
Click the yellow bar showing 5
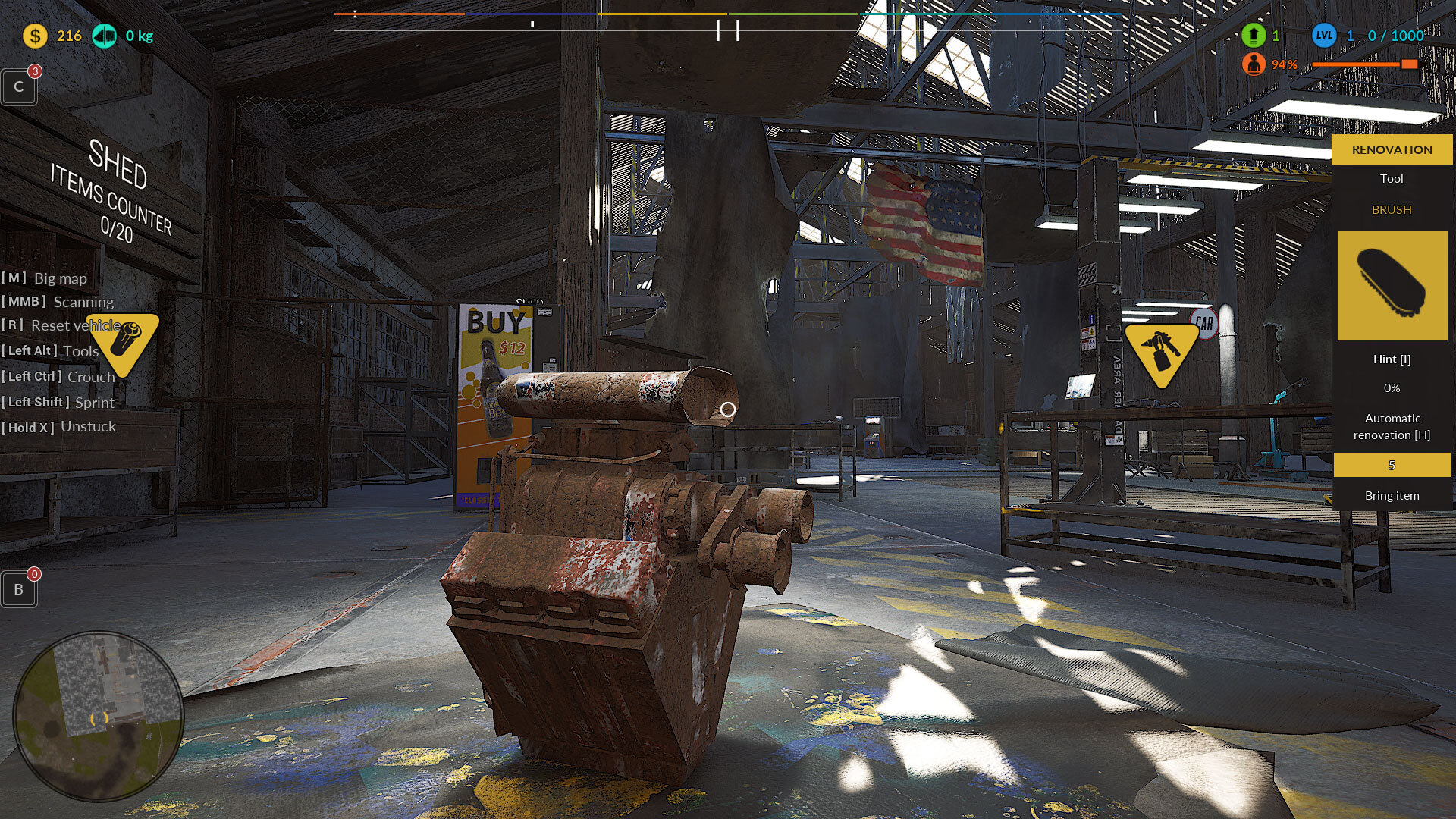click(1392, 465)
